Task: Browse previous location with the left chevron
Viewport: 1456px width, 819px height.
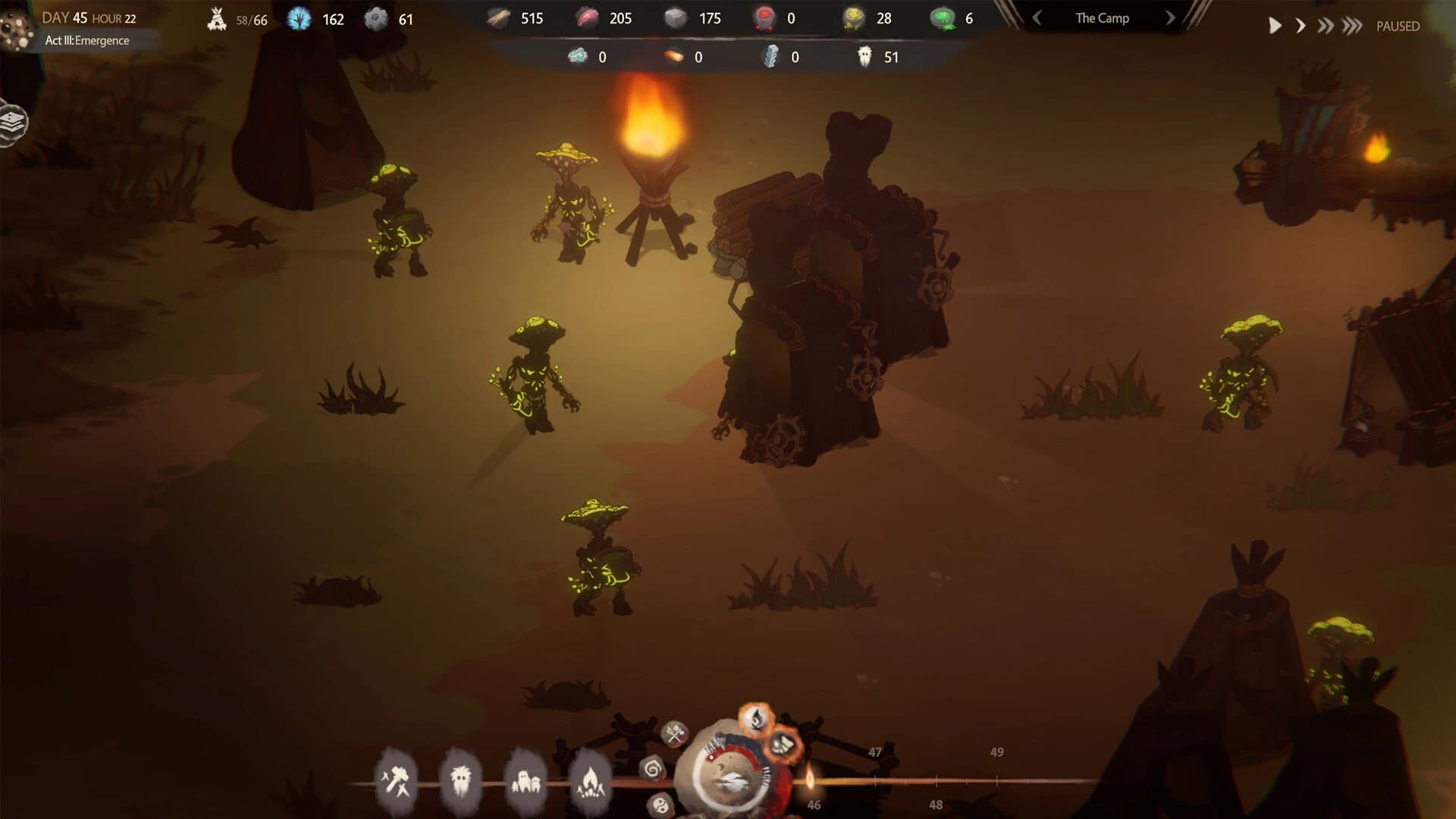Action: pos(1037,17)
